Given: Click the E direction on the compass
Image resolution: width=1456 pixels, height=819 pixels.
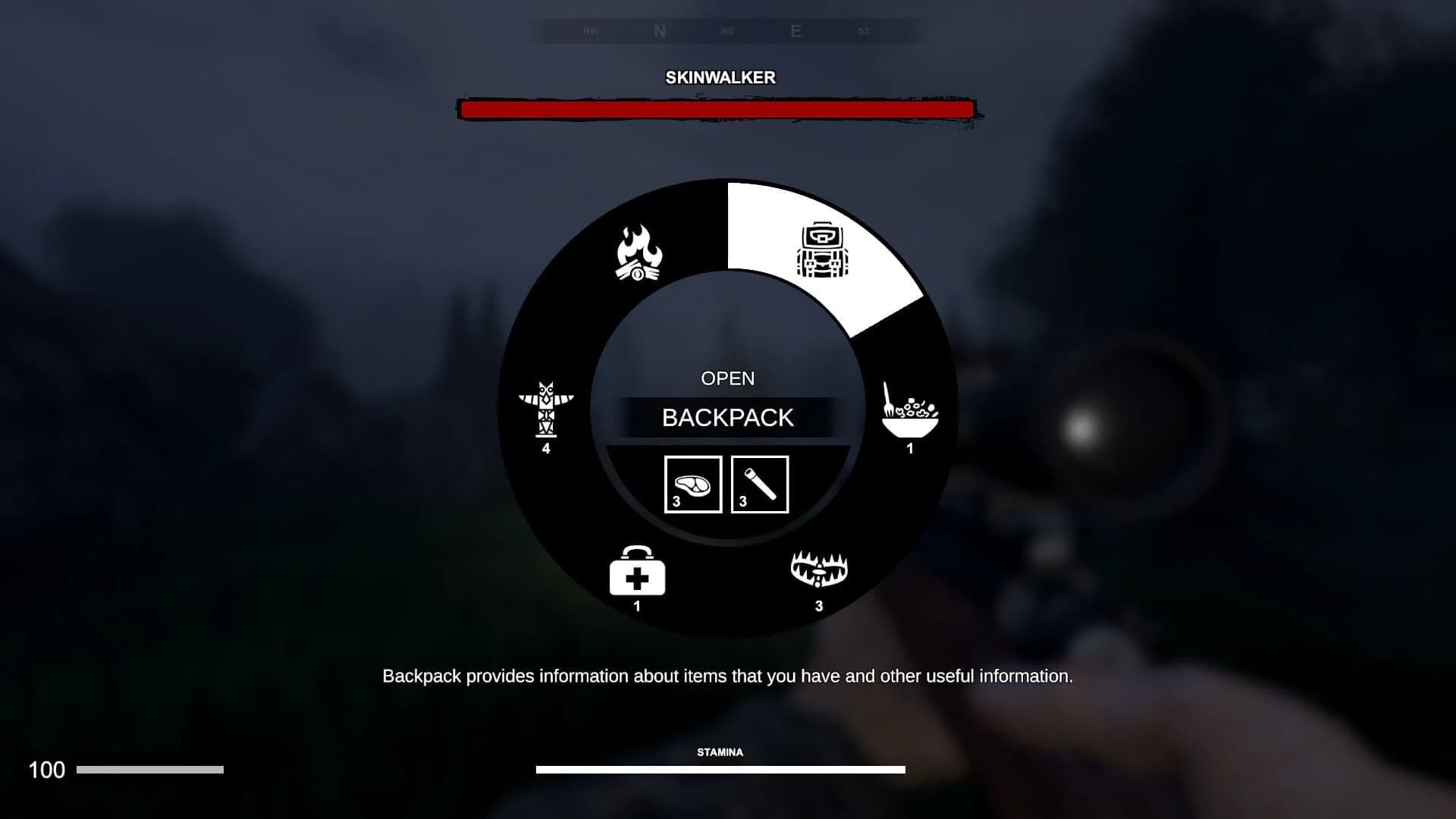Looking at the screenshot, I should coord(795,32).
